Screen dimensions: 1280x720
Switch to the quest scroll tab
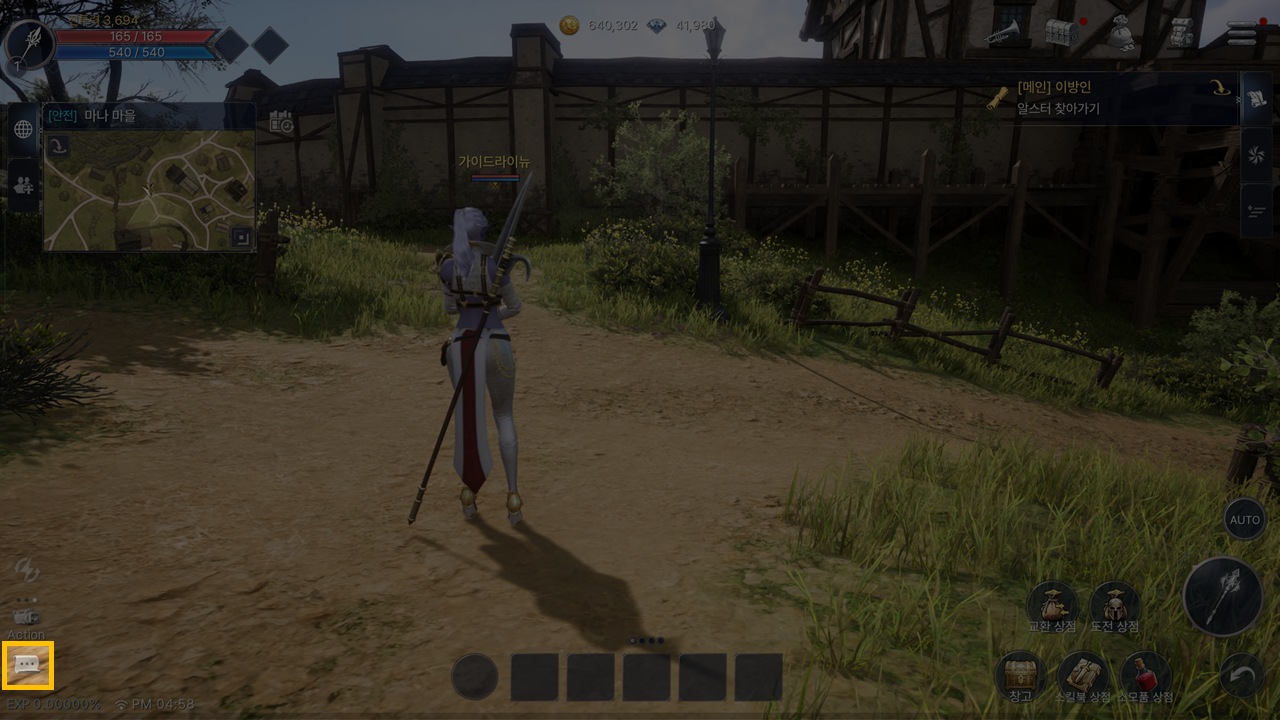1256,98
